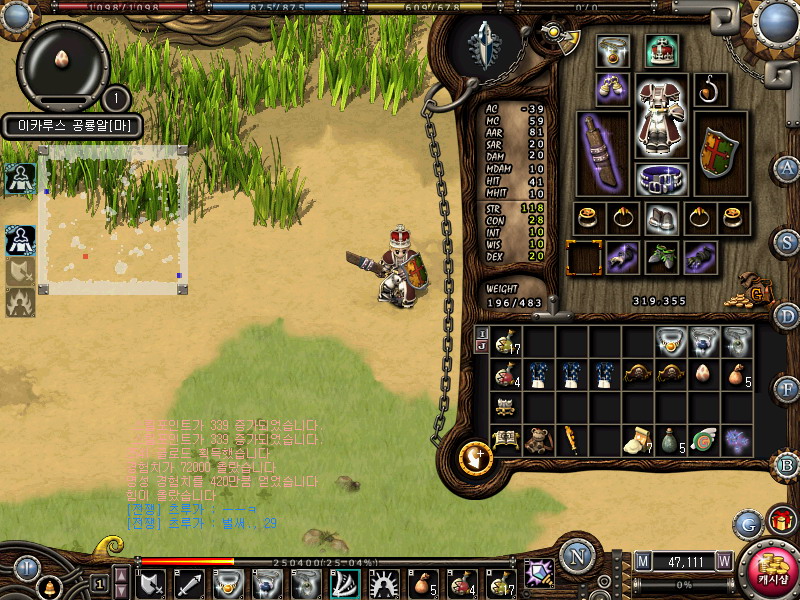Click the equipped sword weapon slot
The image size is (800, 600).
[603, 153]
